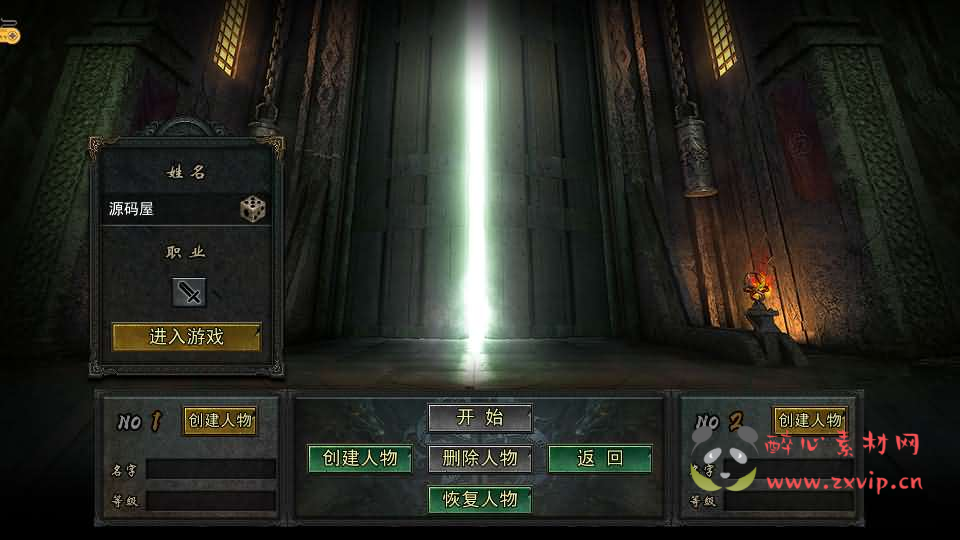This screenshot has height=540, width=960.
Task: Click the 进入游戏 button
Action: click(186, 337)
